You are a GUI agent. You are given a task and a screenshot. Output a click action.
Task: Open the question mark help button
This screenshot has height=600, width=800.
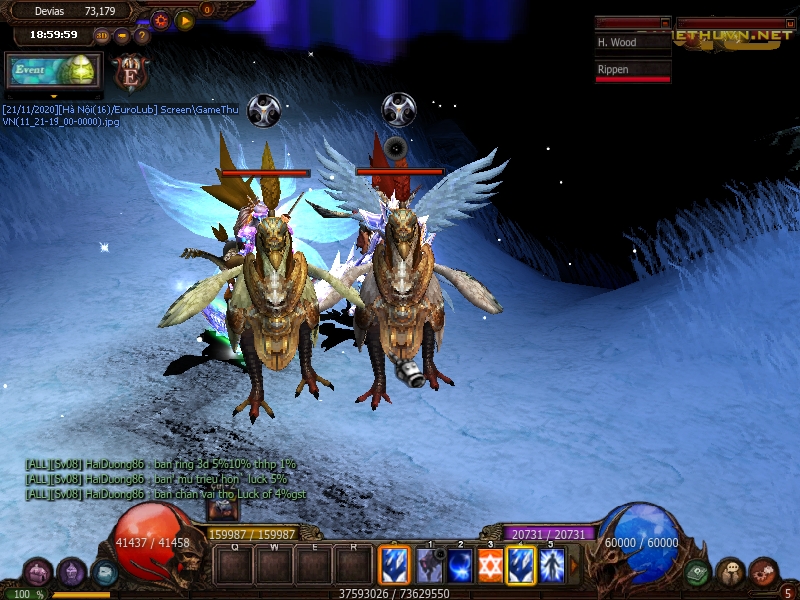coord(142,36)
